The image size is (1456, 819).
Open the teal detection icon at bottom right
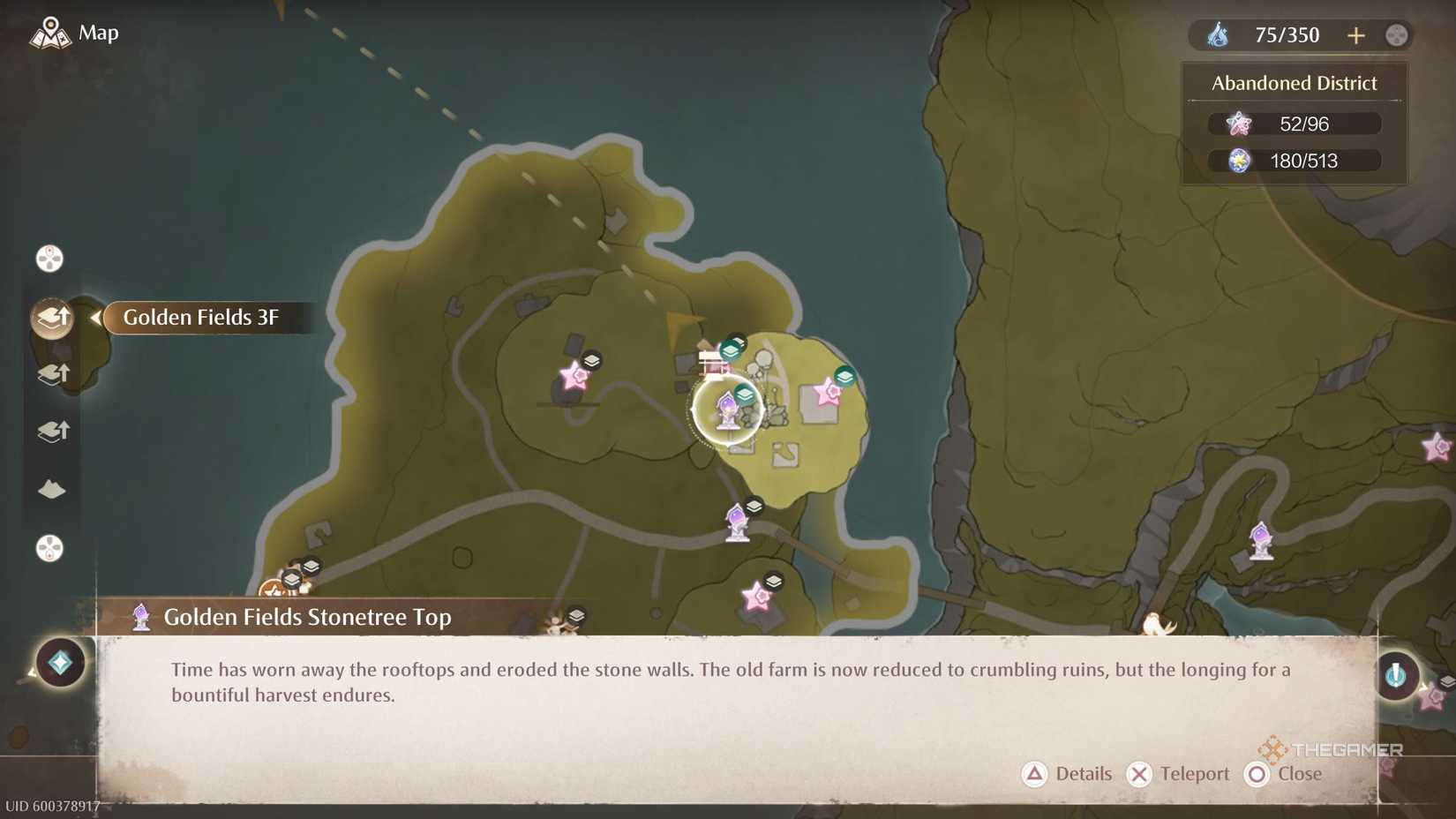click(1399, 676)
